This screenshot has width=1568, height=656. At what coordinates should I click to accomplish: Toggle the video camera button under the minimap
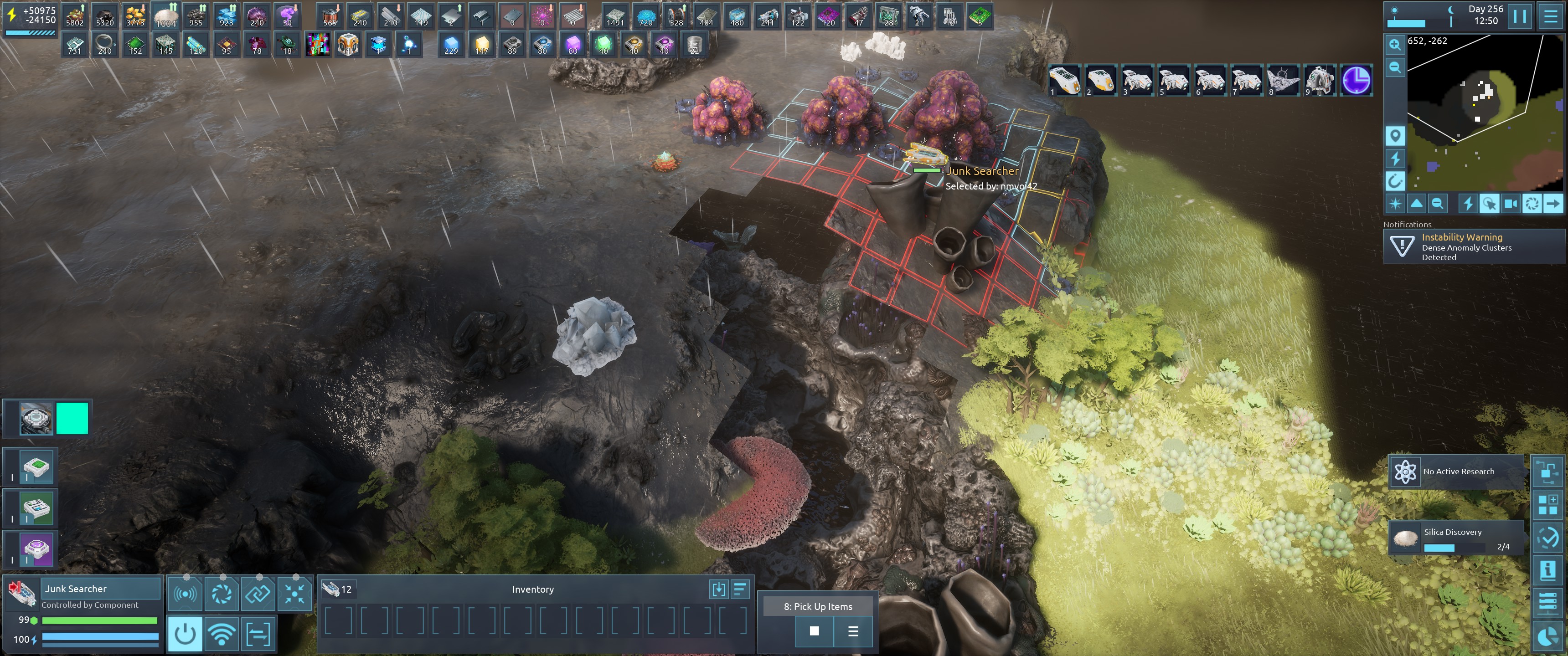1511,204
